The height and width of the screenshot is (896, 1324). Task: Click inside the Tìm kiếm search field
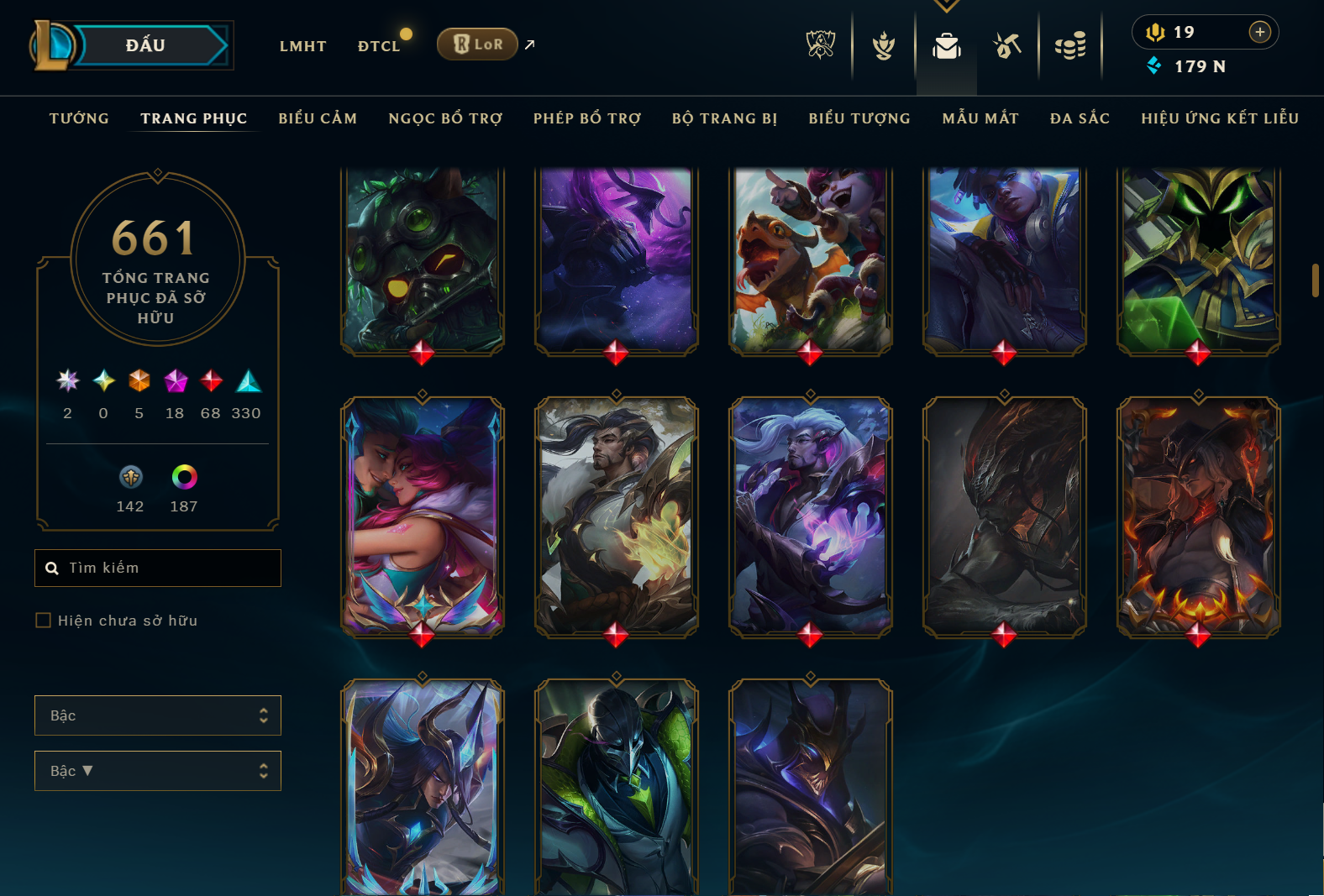pyautogui.click(x=158, y=568)
